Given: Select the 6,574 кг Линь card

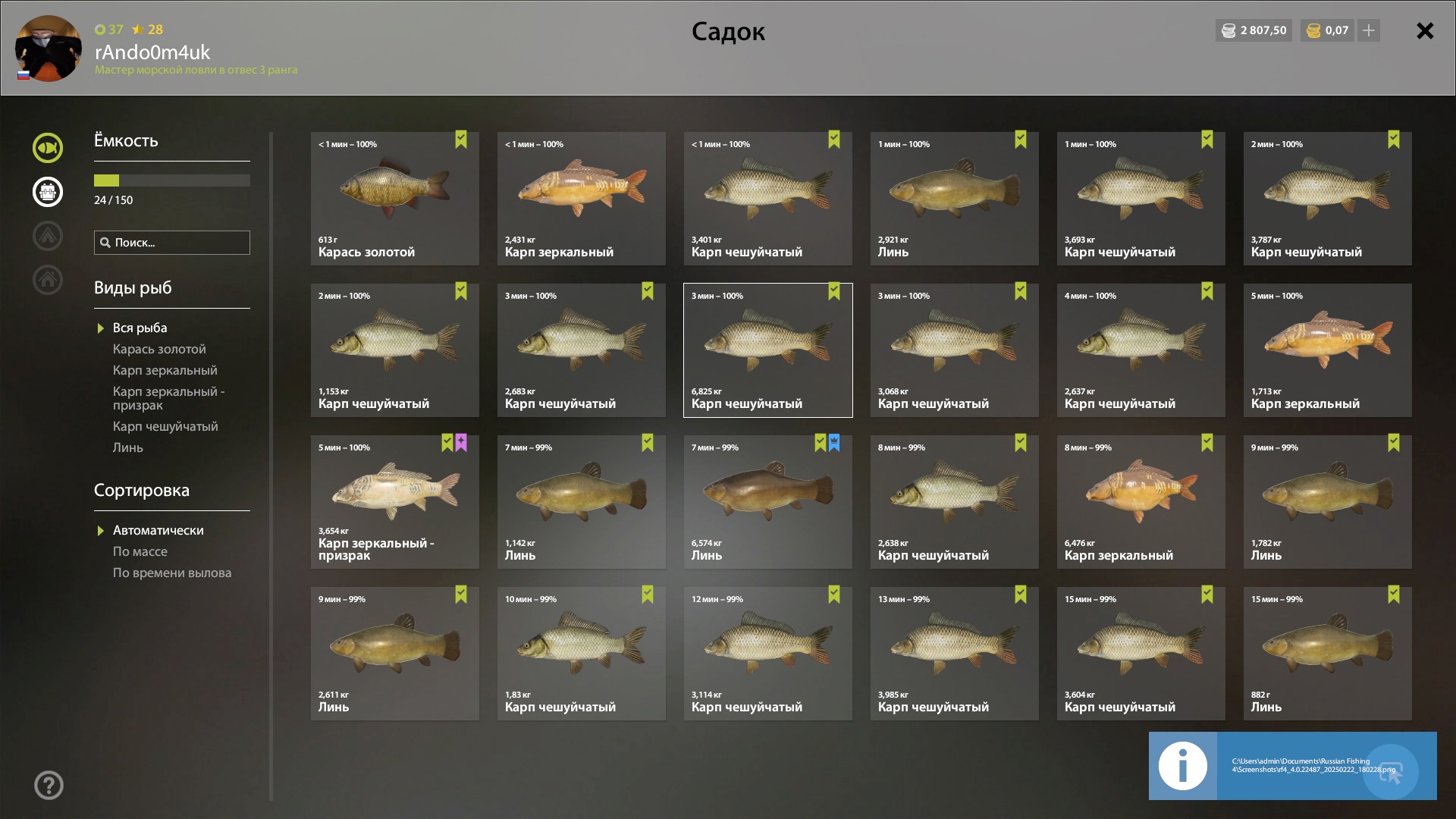Looking at the screenshot, I should point(767,502).
